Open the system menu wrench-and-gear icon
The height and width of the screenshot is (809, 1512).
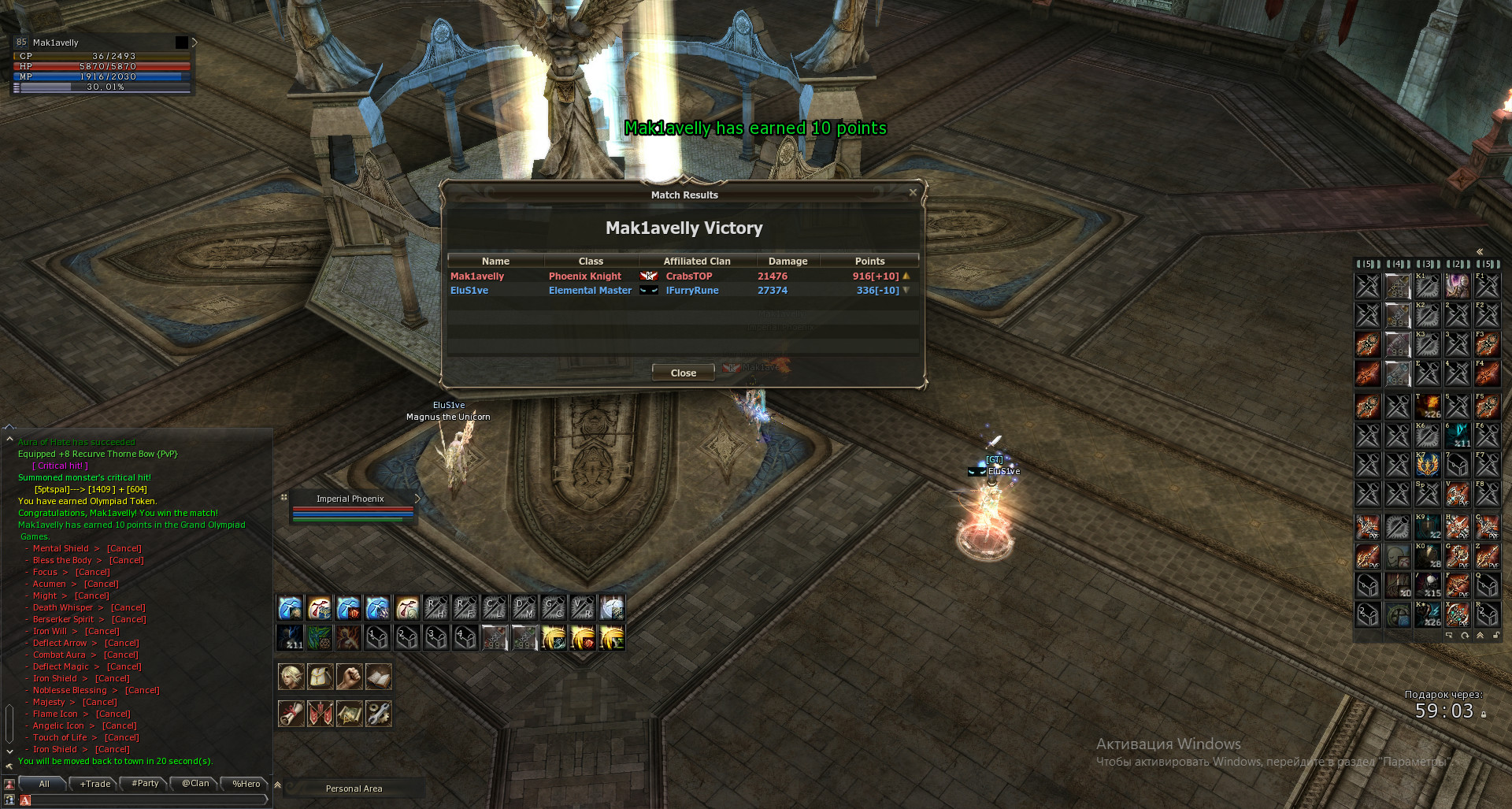[378, 714]
